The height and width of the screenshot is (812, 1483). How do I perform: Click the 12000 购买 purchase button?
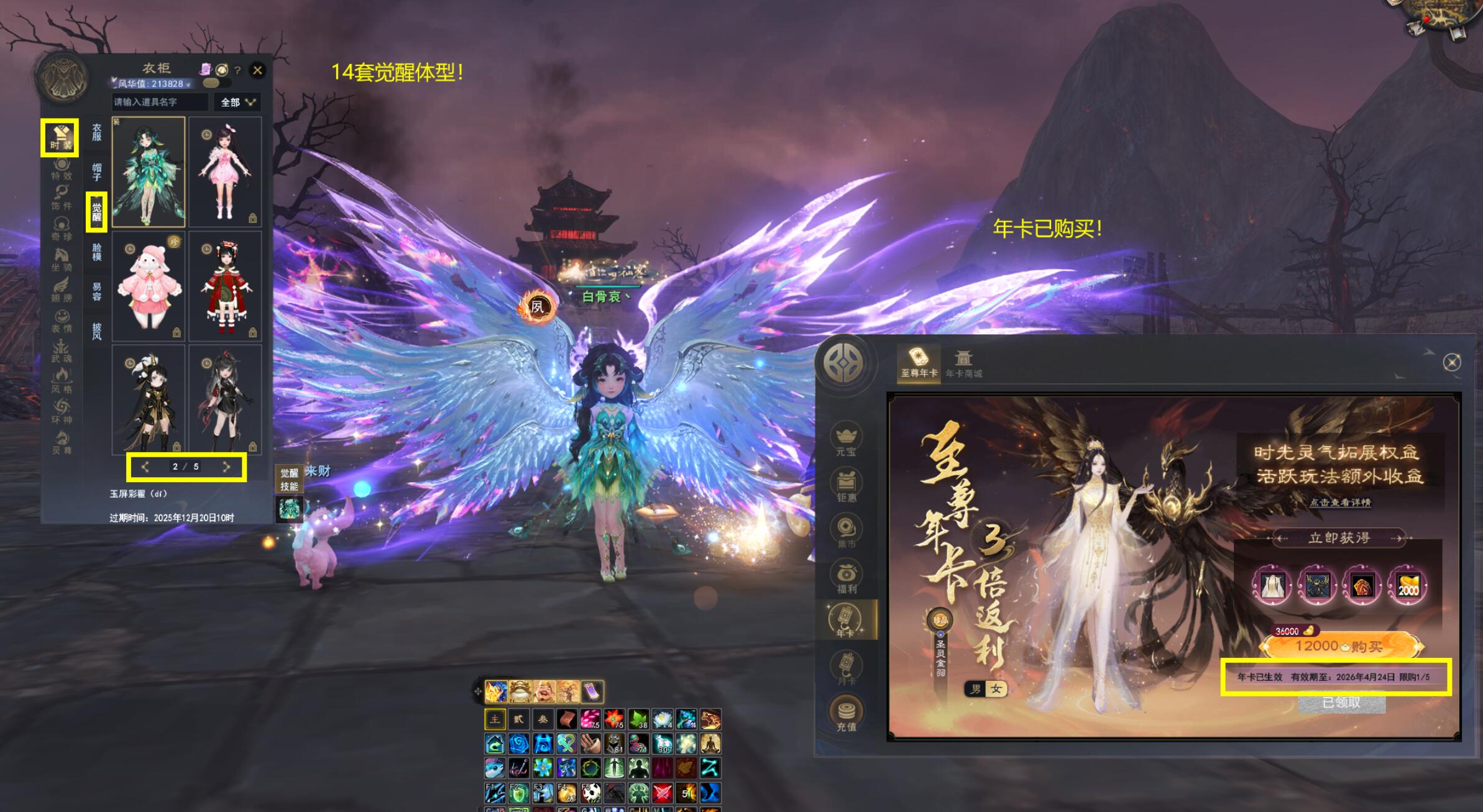[x=1340, y=647]
